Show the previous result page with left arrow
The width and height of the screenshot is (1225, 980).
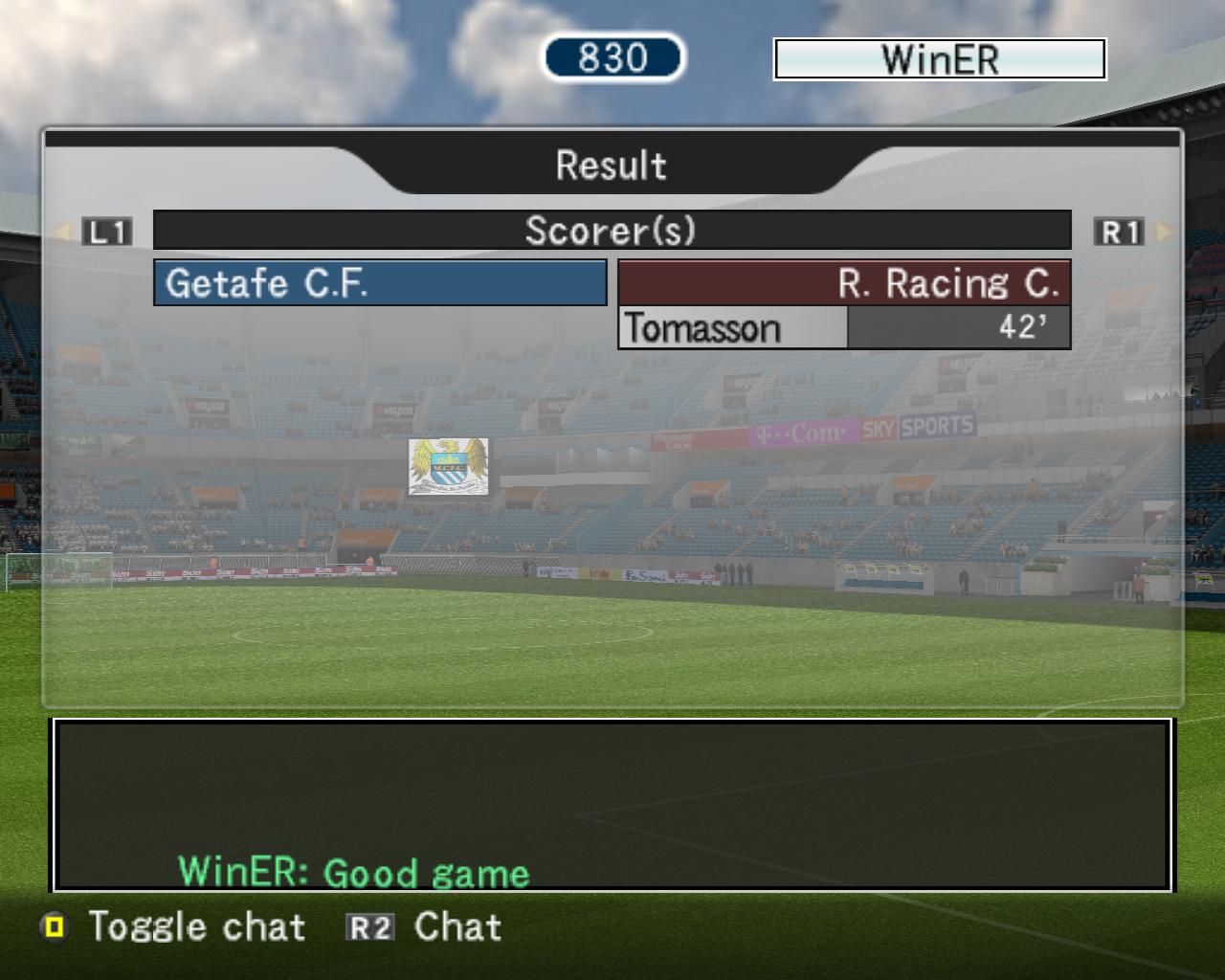coord(64,232)
